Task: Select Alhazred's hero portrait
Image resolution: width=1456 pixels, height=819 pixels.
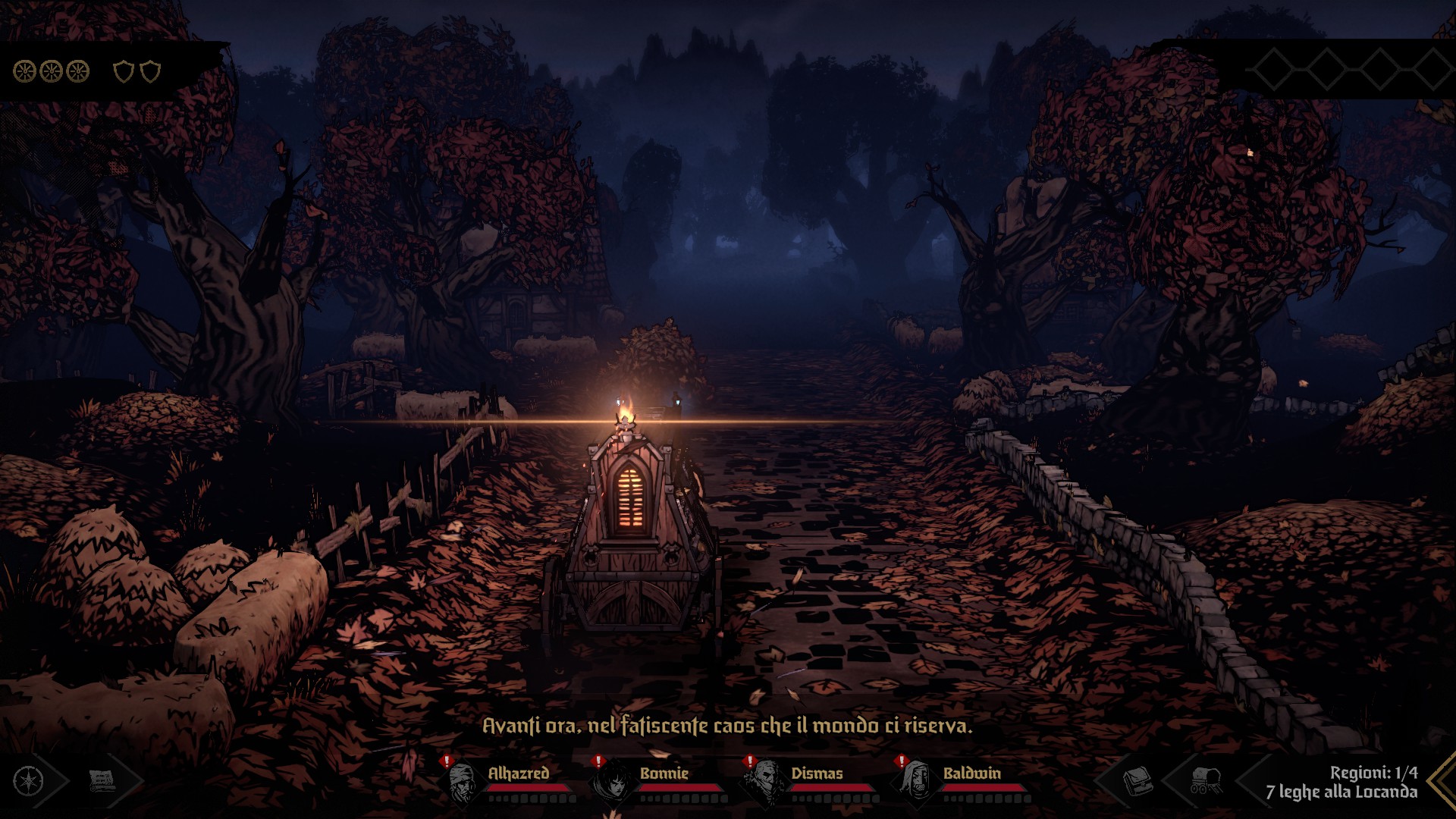Action: click(x=463, y=782)
